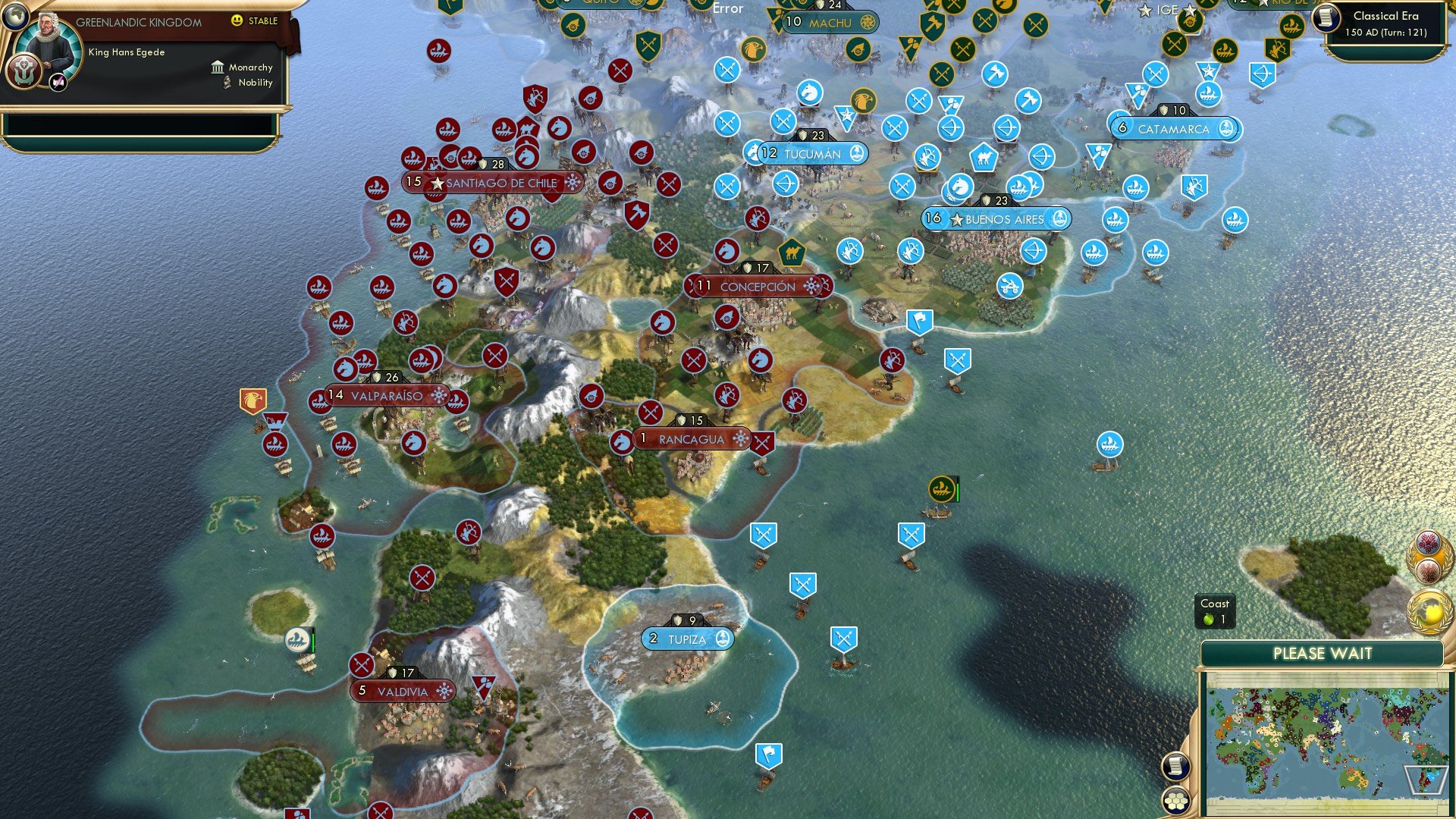The height and width of the screenshot is (819, 1456).
Task: Click the happiness smiley next to STABLE
Action: point(237,20)
